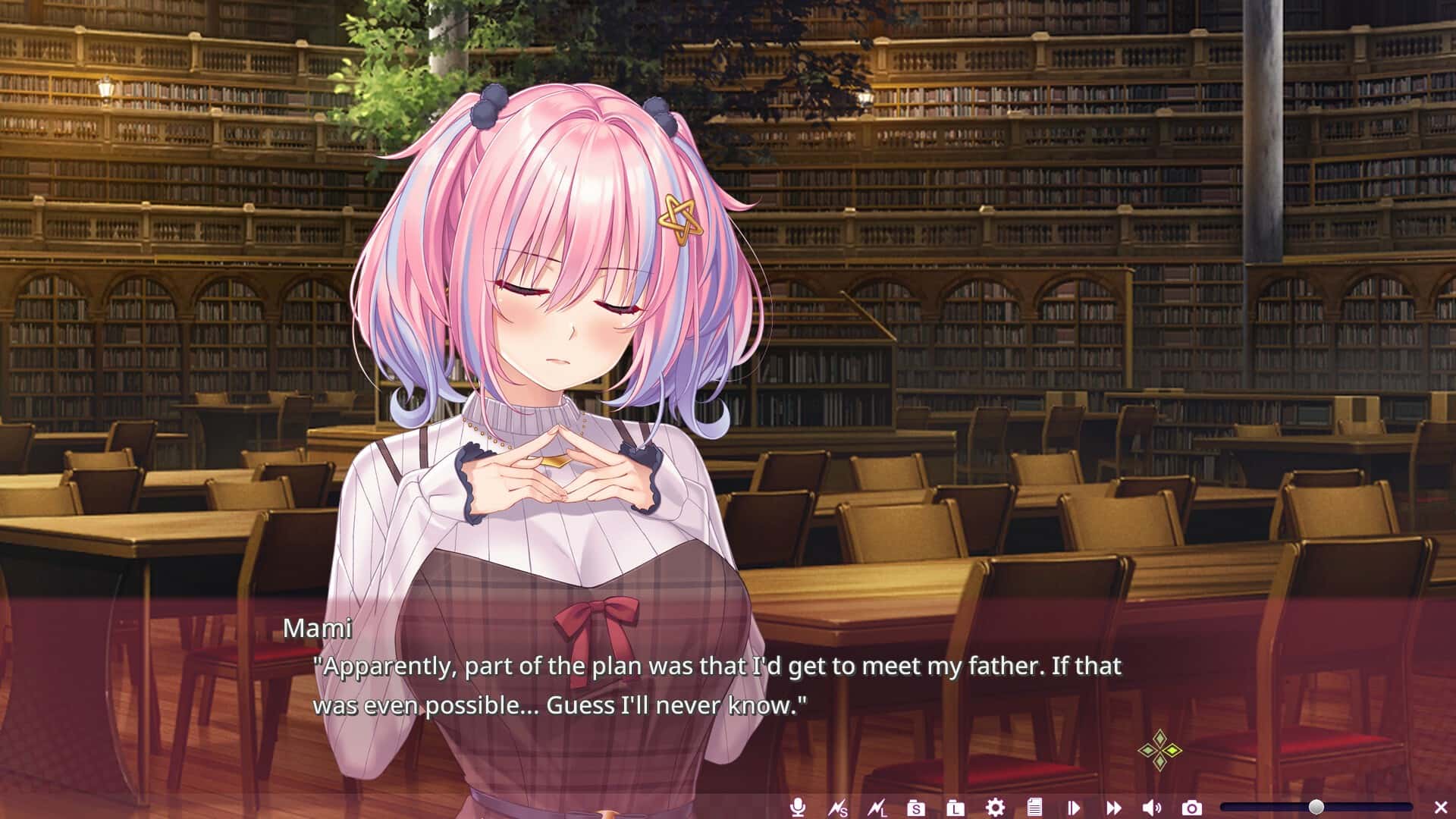Activate skip mode with the double-arrow icon

point(1113,807)
